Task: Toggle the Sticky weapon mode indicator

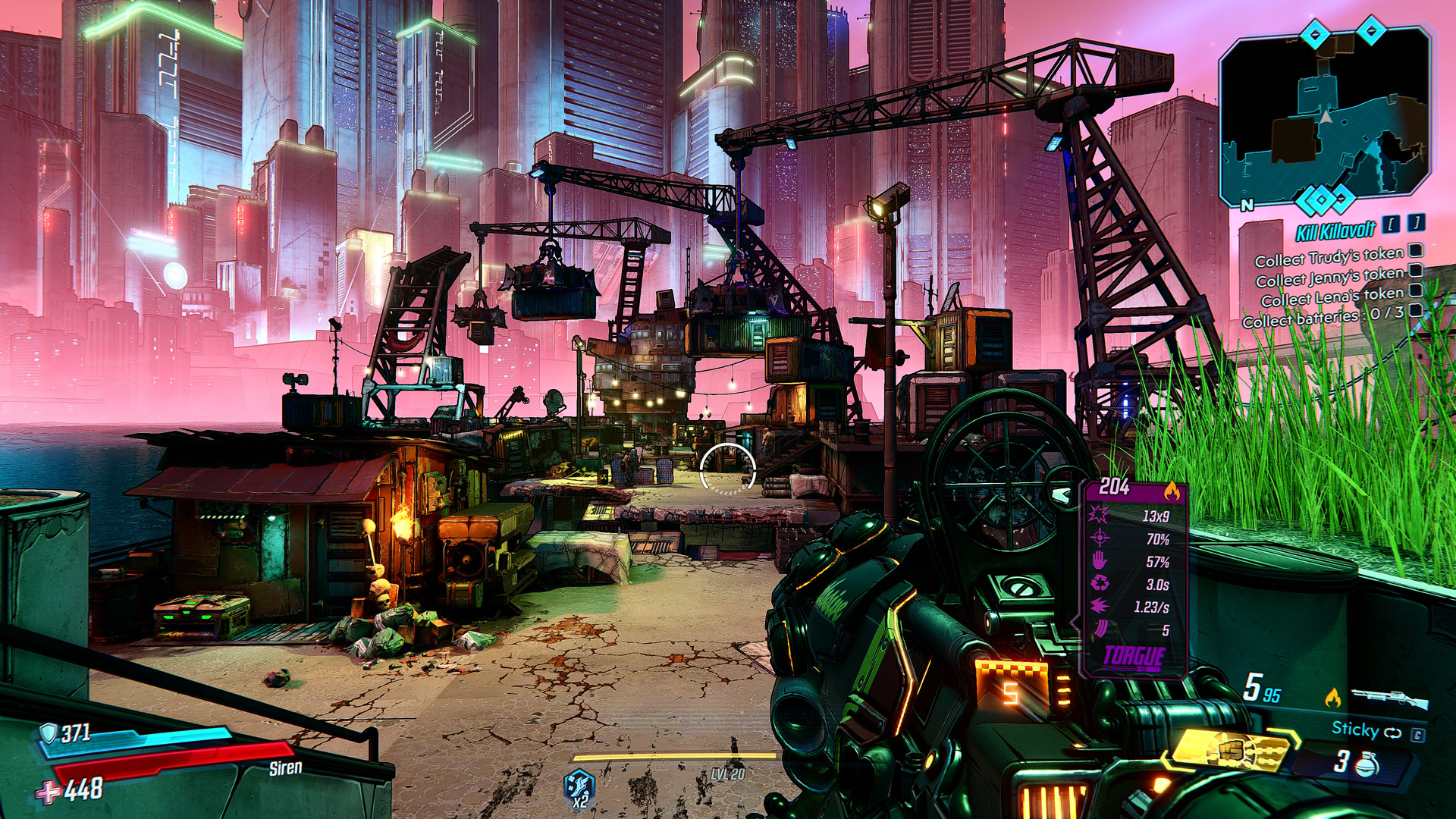Action: 1366,730
